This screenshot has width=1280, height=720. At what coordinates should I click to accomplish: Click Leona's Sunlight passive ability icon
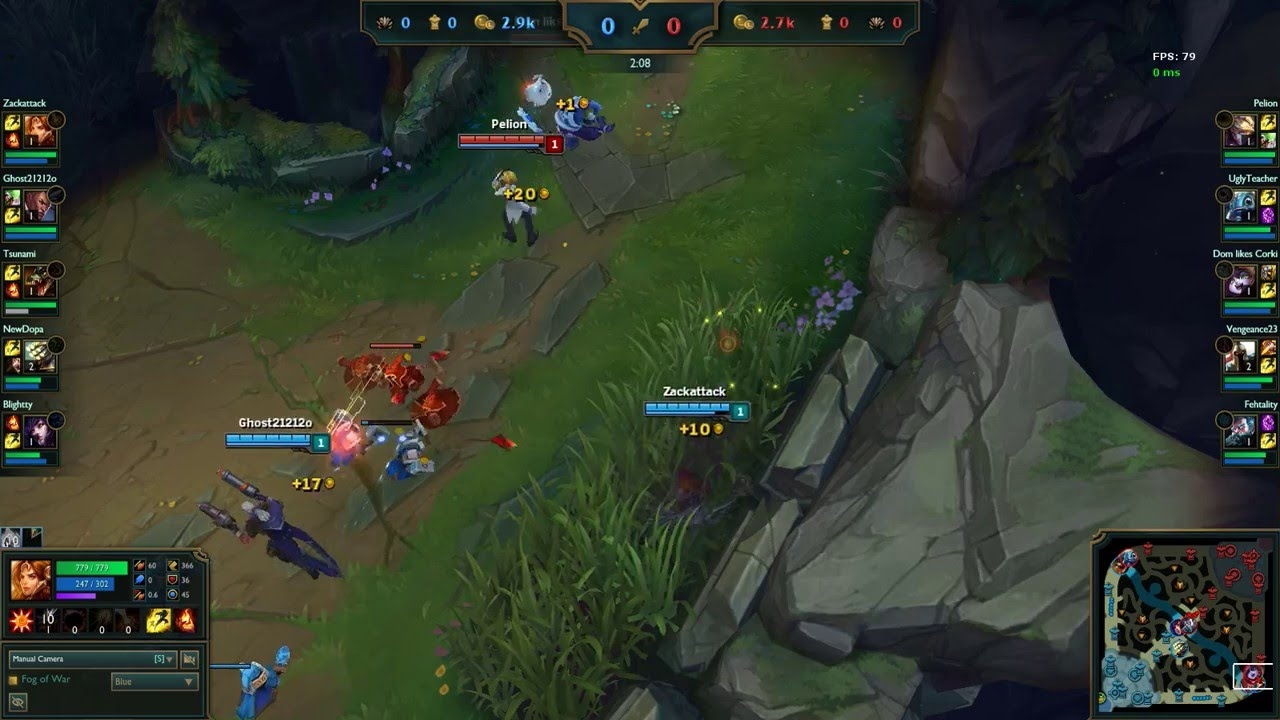[21, 619]
